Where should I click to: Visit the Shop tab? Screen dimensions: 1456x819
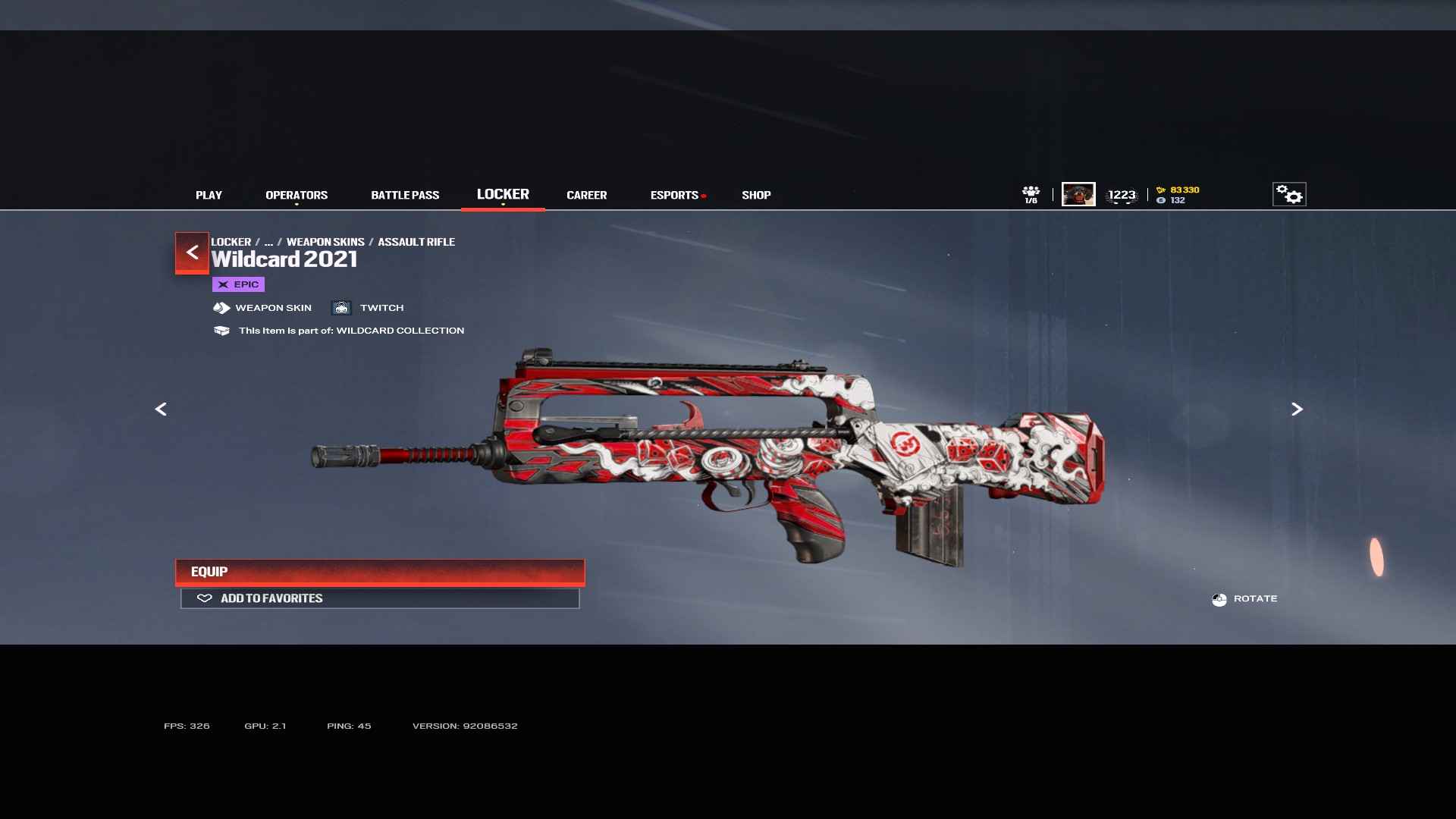[756, 195]
